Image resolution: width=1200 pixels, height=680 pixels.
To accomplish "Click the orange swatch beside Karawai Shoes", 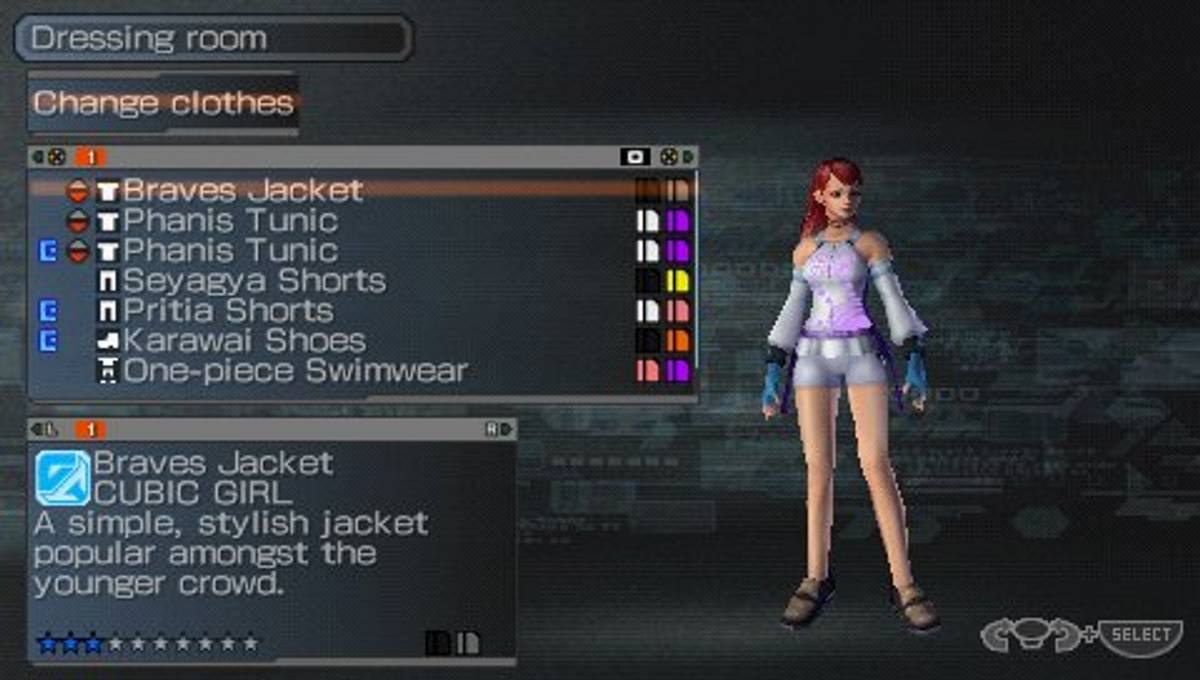I will 678,341.
